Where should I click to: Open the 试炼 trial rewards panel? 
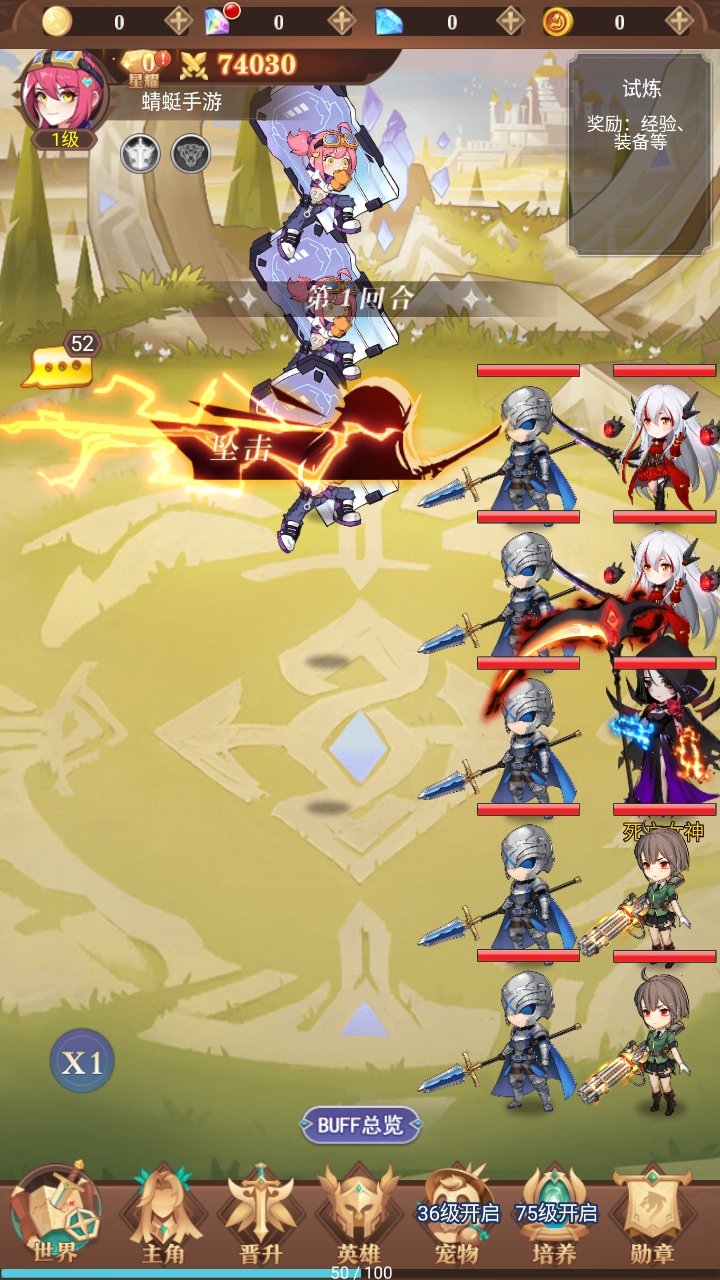click(640, 154)
